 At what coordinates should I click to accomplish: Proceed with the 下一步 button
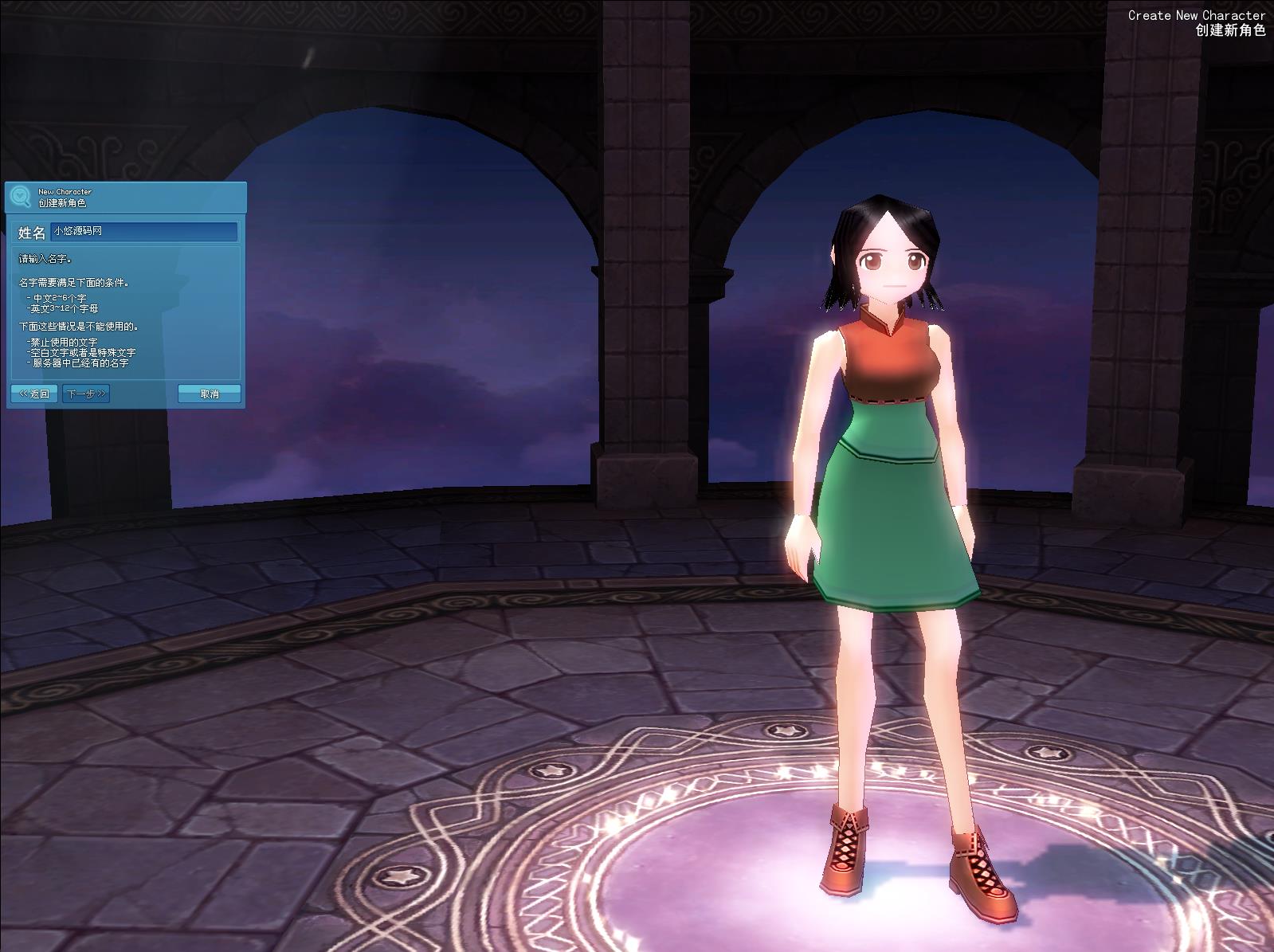coord(86,394)
